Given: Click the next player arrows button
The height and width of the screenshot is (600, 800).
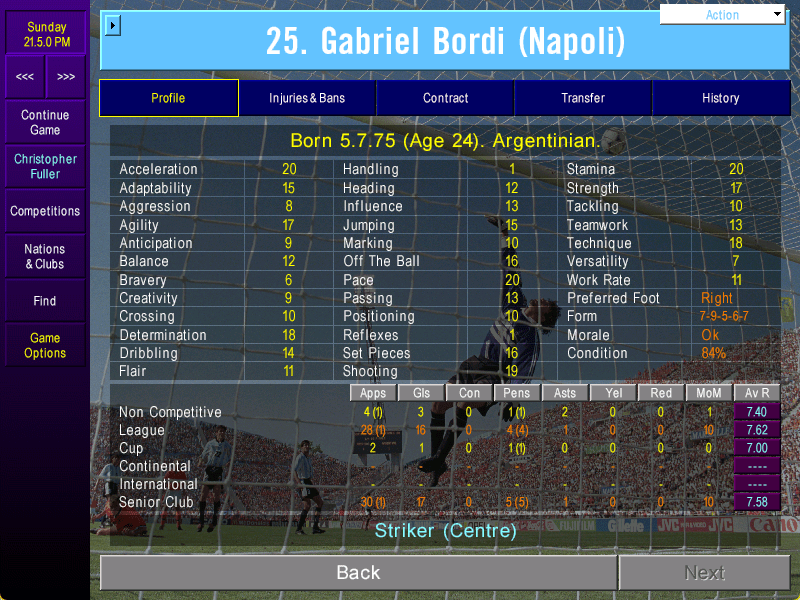Looking at the screenshot, I should click(66, 76).
